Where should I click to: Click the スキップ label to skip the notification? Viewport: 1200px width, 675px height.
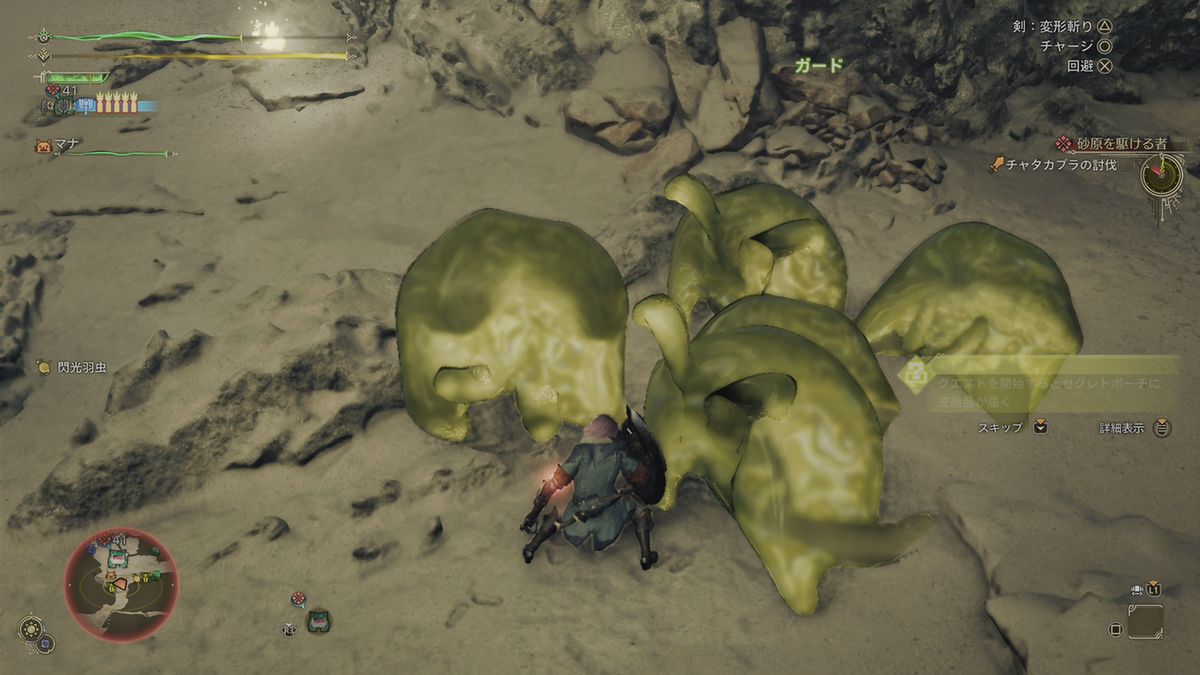point(1000,427)
